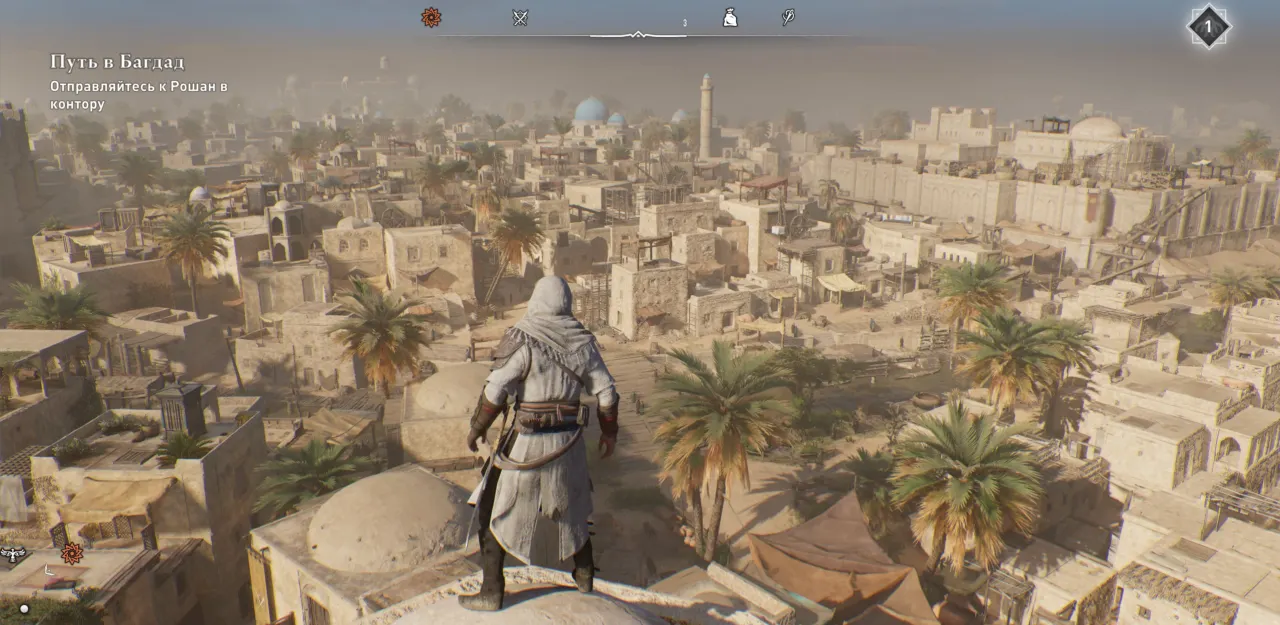This screenshot has height=625, width=1280.
Task: Click the money bag compass marker
Action: (x=730, y=17)
